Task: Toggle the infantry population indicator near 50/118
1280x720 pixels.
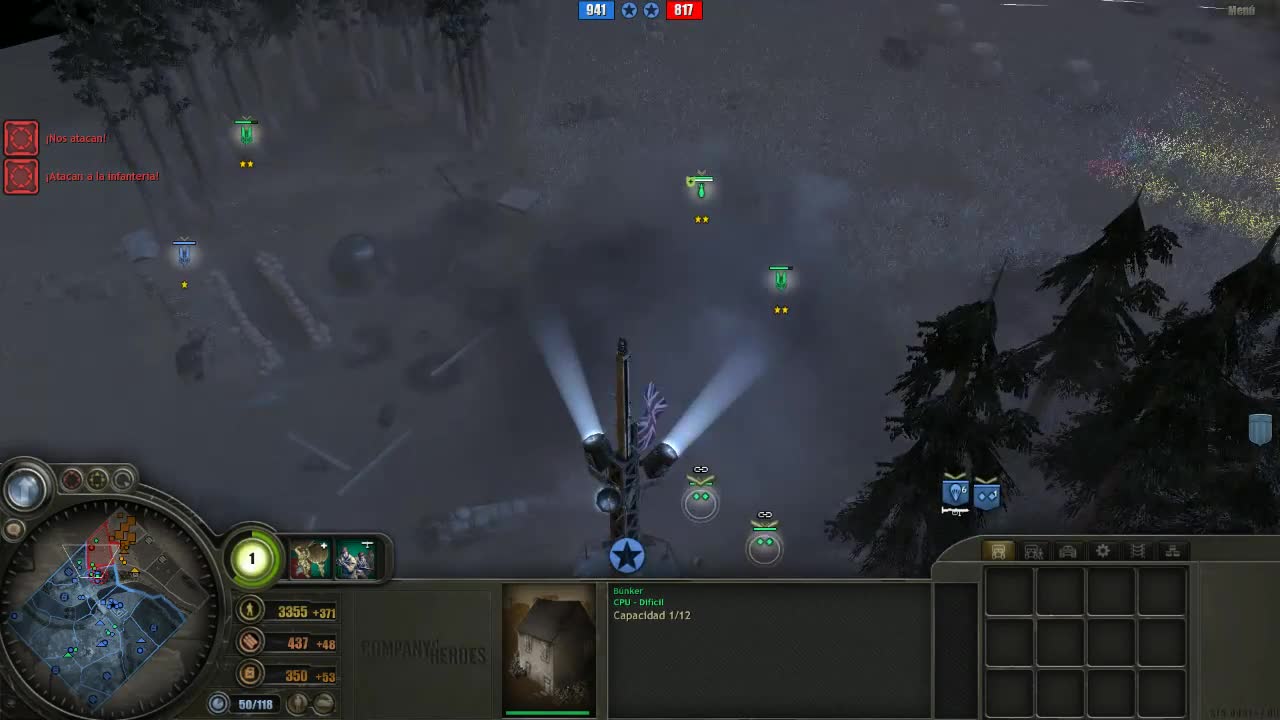Action: click(297, 704)
